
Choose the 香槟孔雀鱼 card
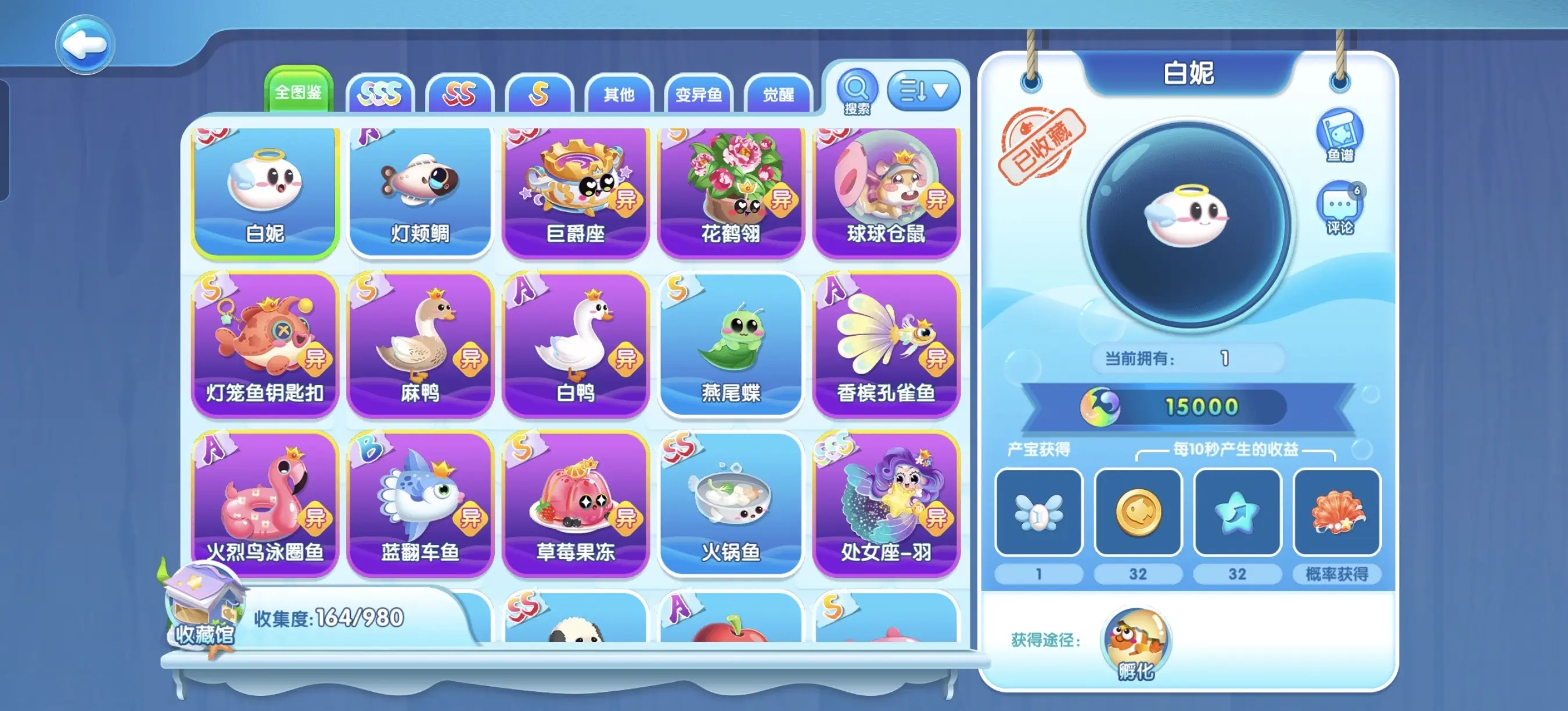pyautogui.click(x=886, y=344)
